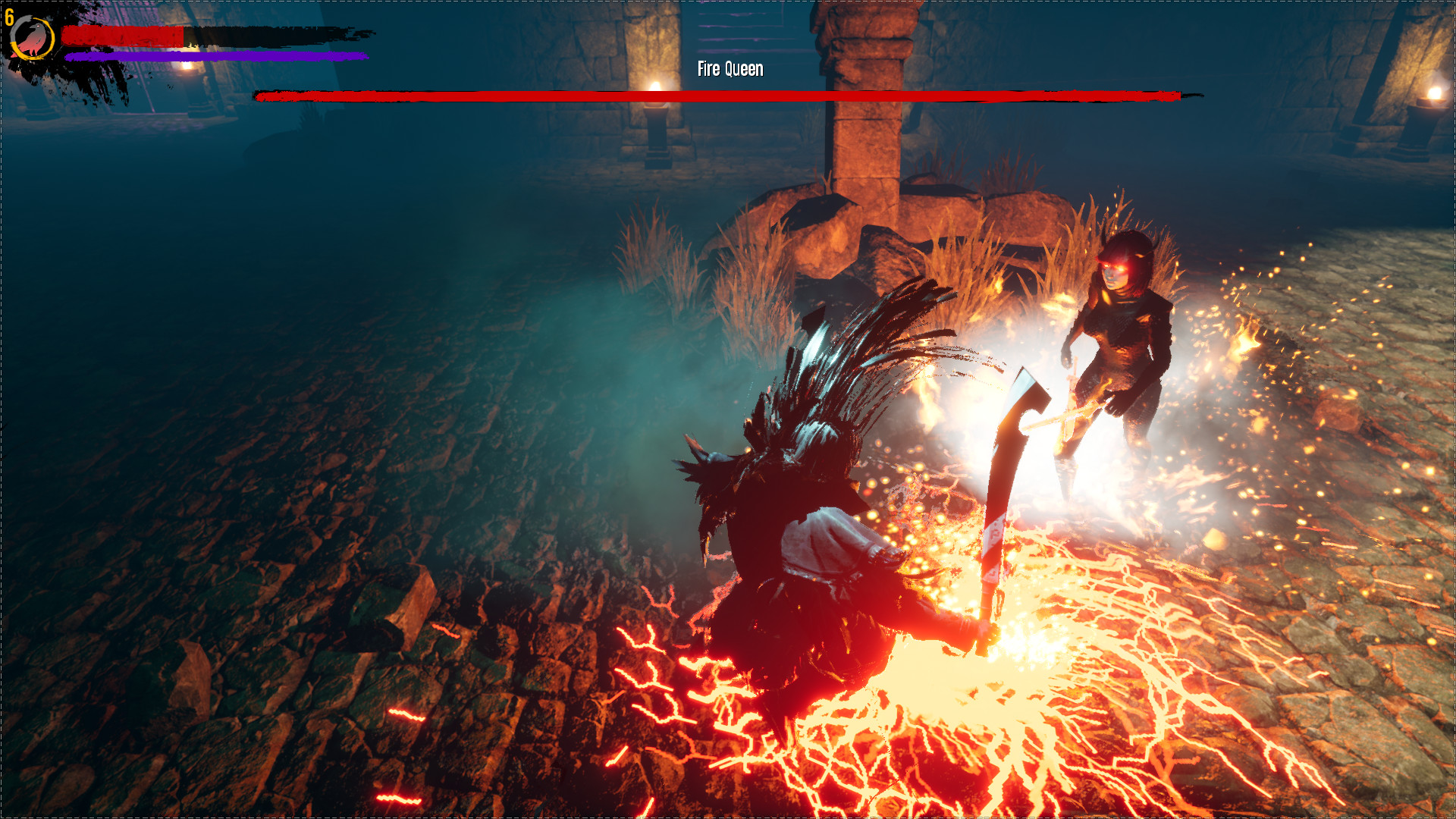1456x819 pixels.
Task: Click the player's health bar
Action: tap(121, 33)
